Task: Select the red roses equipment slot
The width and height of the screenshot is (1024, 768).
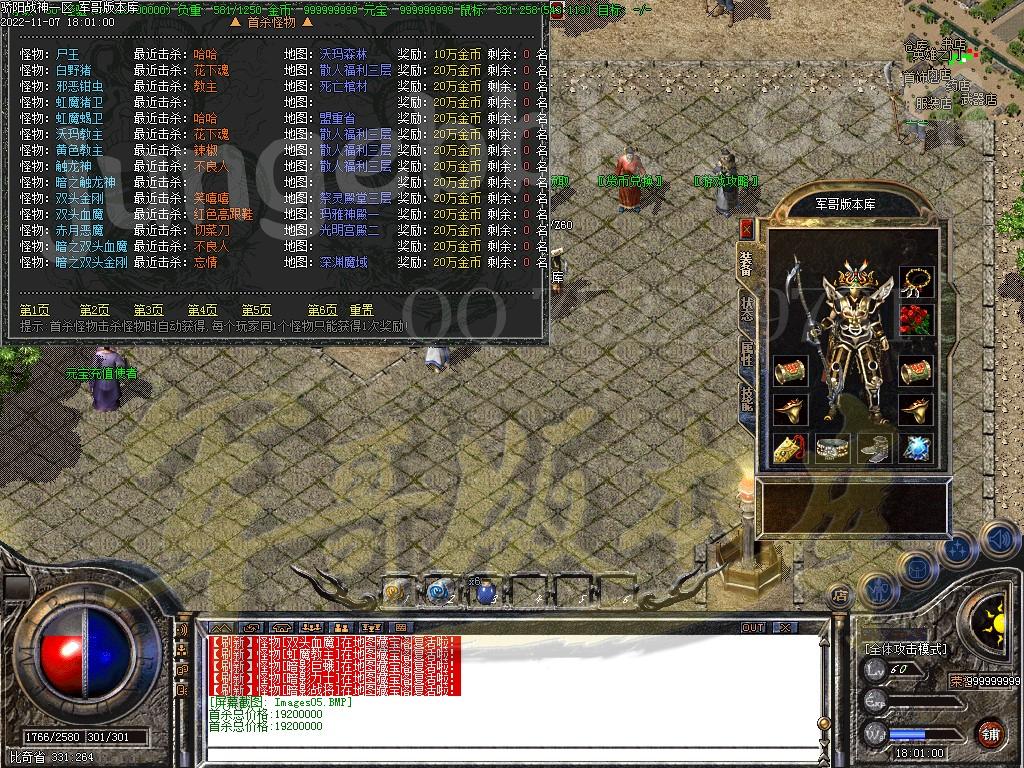Action: point(915,319)
